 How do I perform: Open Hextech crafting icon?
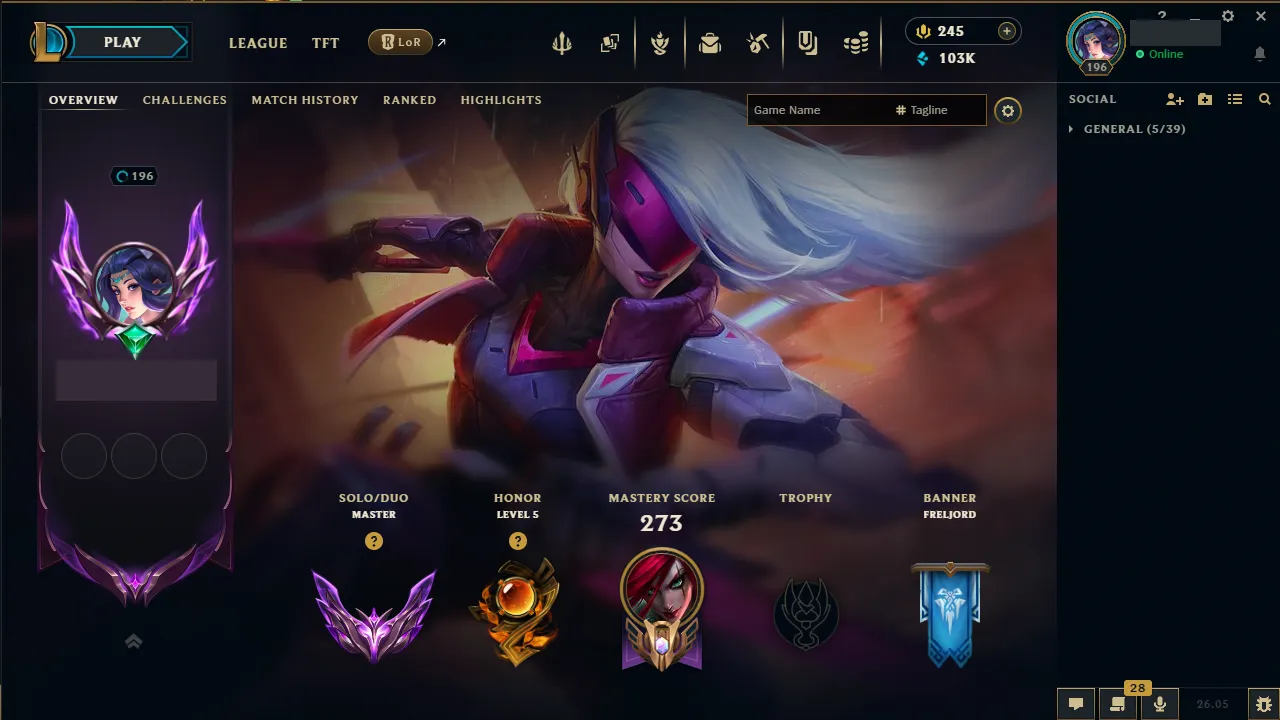(757, 42)
